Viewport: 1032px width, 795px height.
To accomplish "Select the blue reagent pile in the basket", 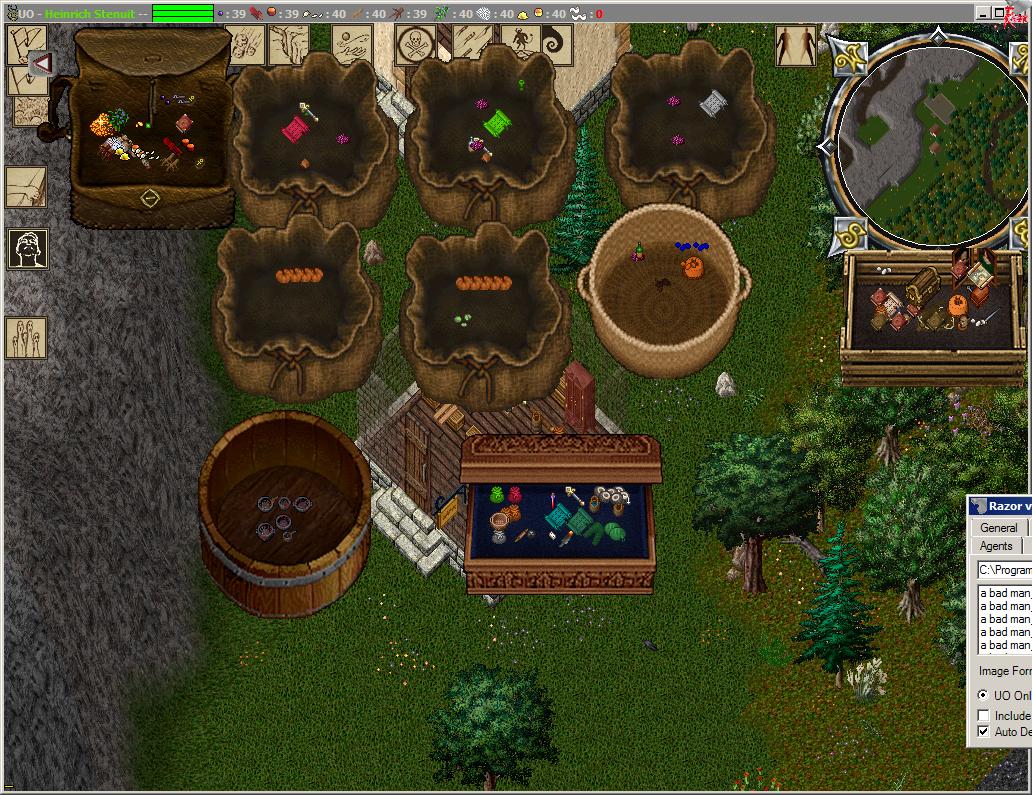I will [690, 246].
